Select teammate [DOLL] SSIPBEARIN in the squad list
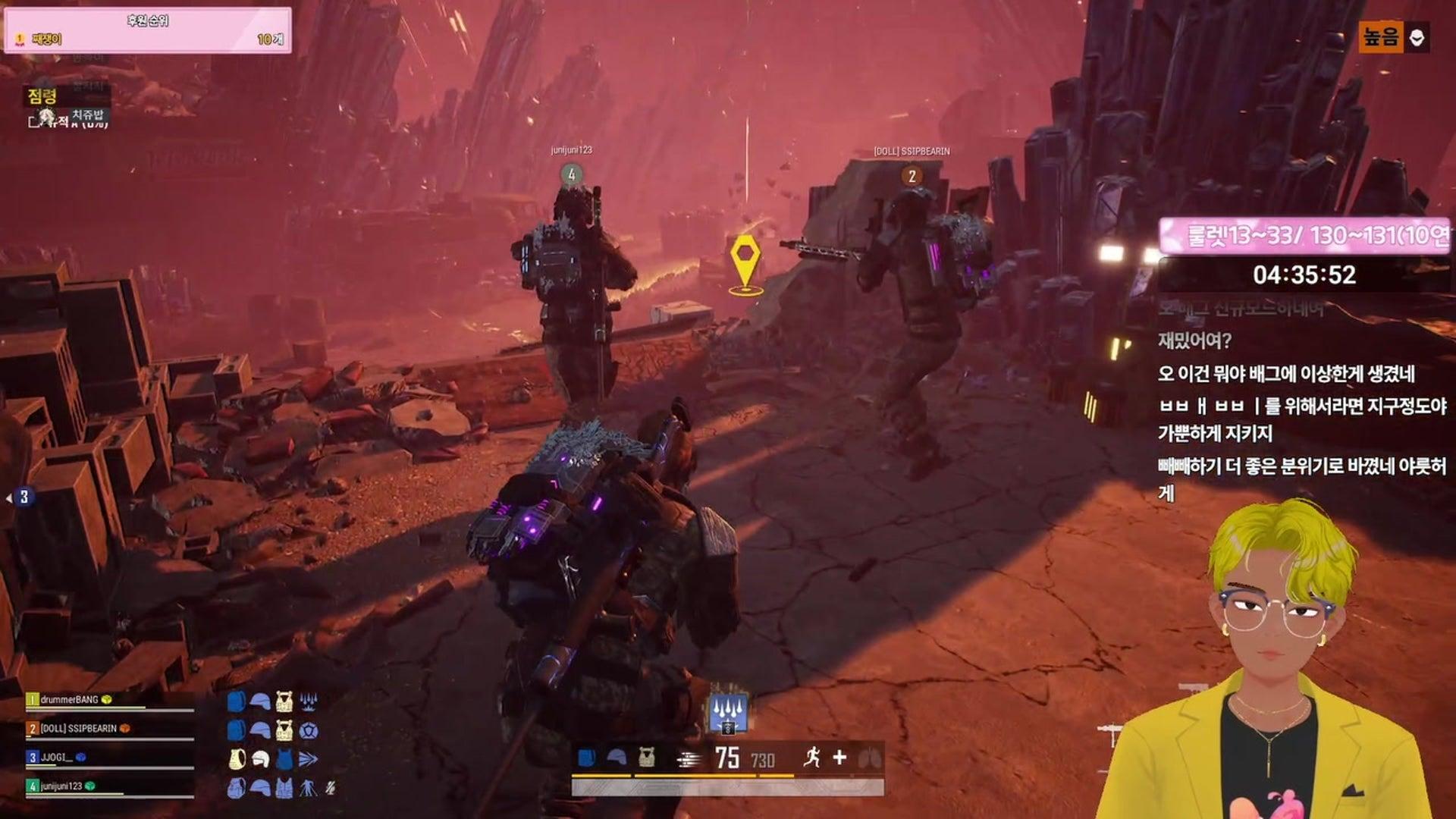This screenshot has height=819, width=1456. [78, 728]
